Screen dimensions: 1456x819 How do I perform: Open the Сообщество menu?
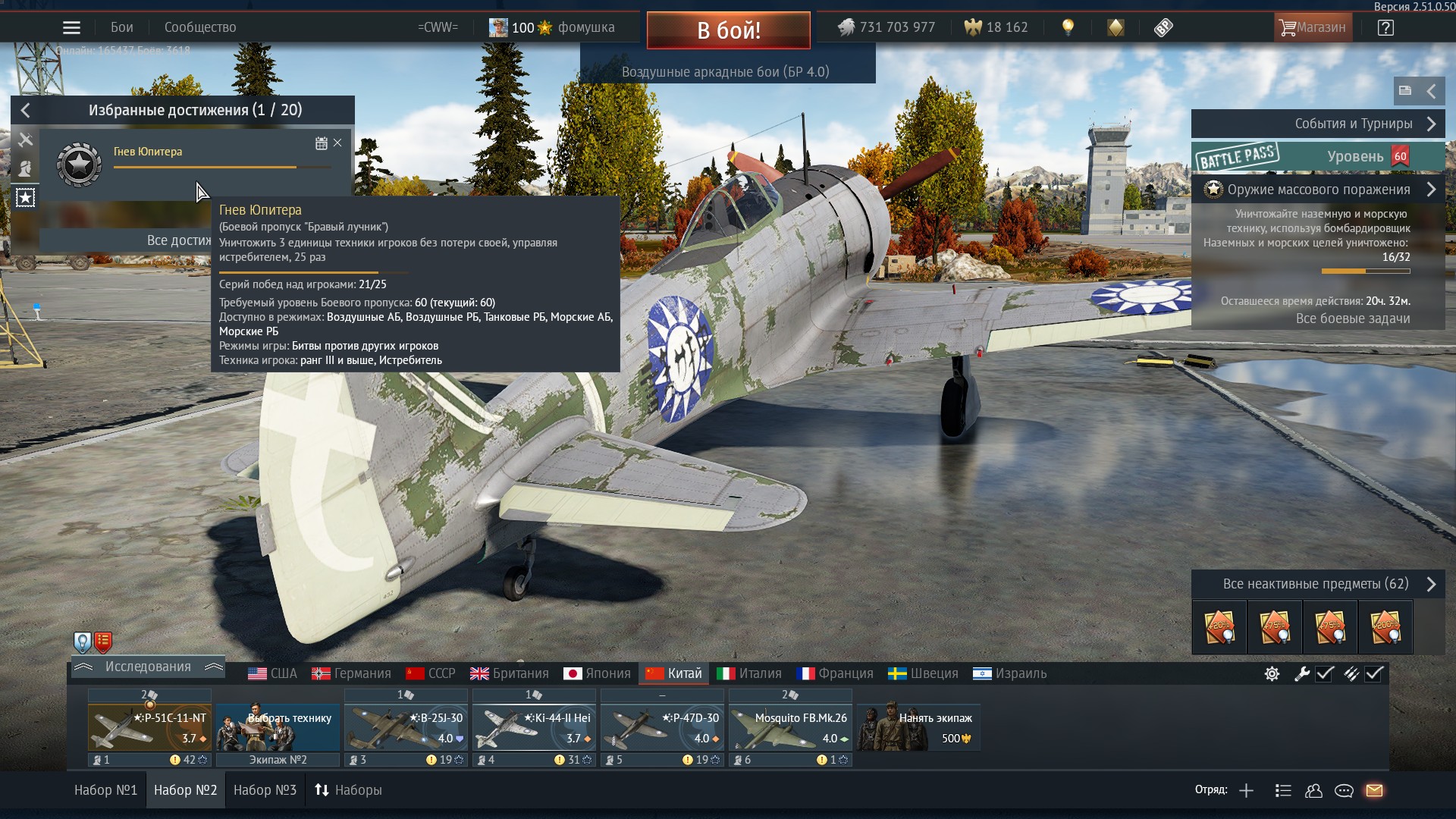coord(200,28)
